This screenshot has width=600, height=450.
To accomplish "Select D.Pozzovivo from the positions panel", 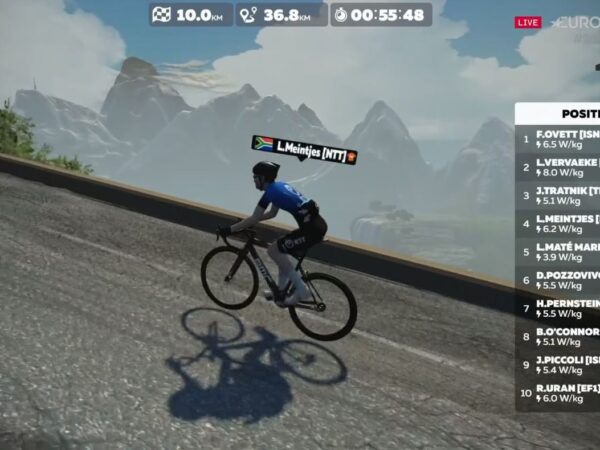I will pos(566,279).
